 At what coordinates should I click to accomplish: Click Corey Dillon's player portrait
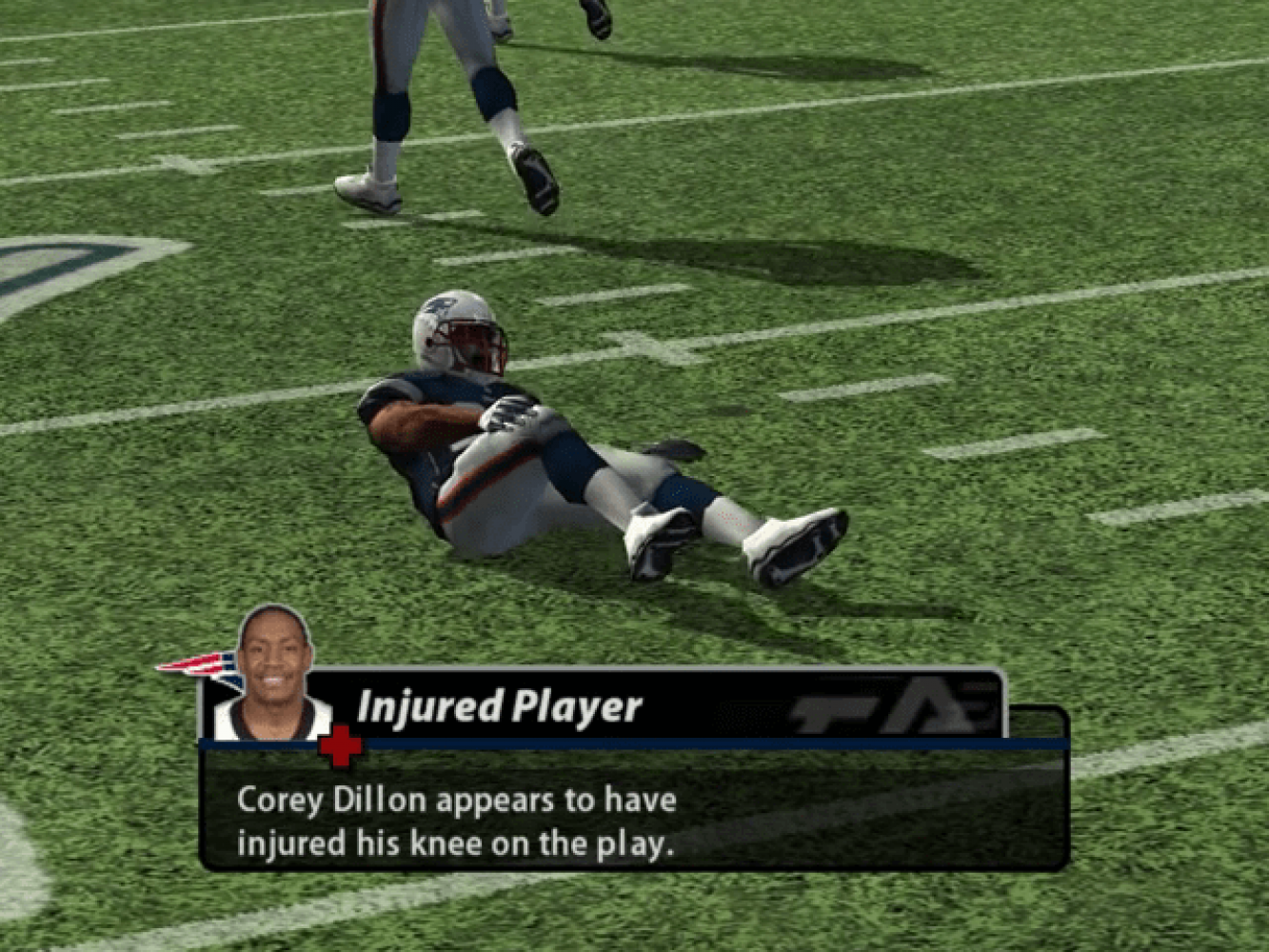(x=273, y=674)
